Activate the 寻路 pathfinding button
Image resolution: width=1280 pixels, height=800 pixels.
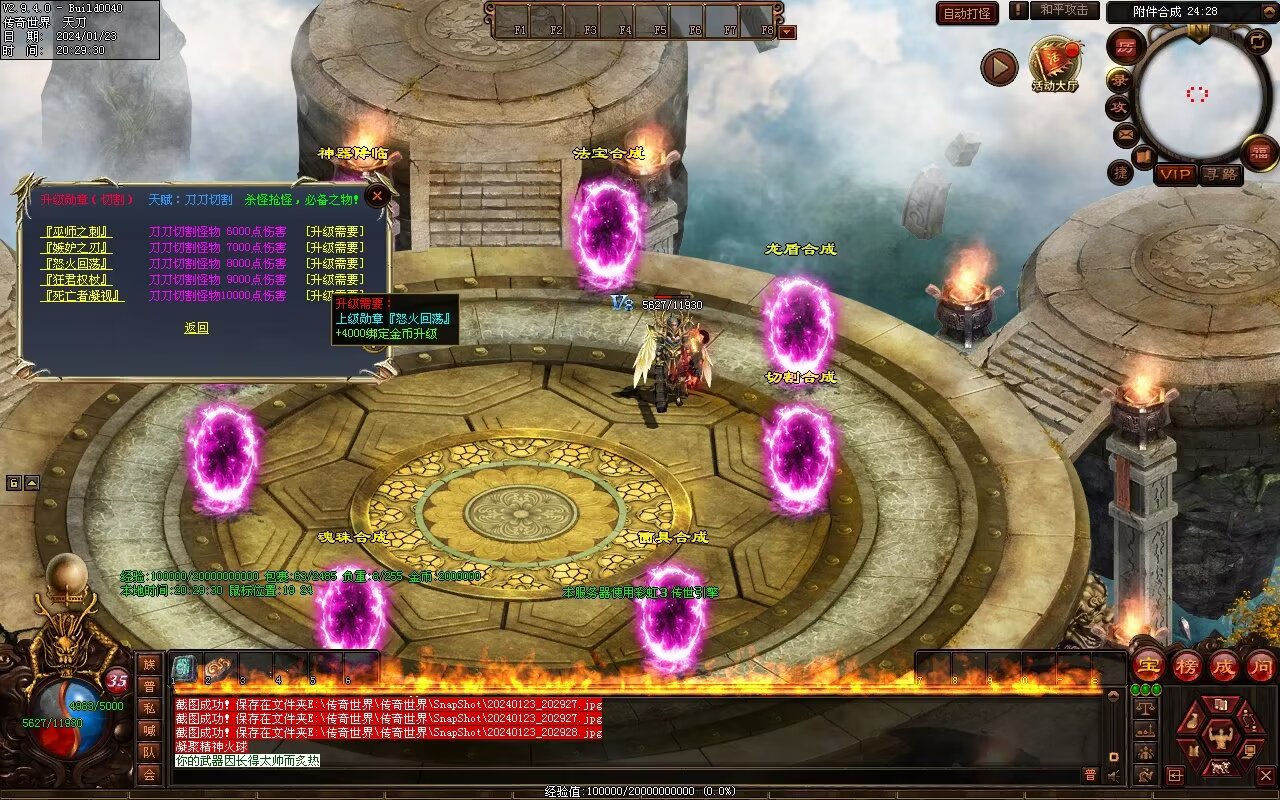point(1220,175)
